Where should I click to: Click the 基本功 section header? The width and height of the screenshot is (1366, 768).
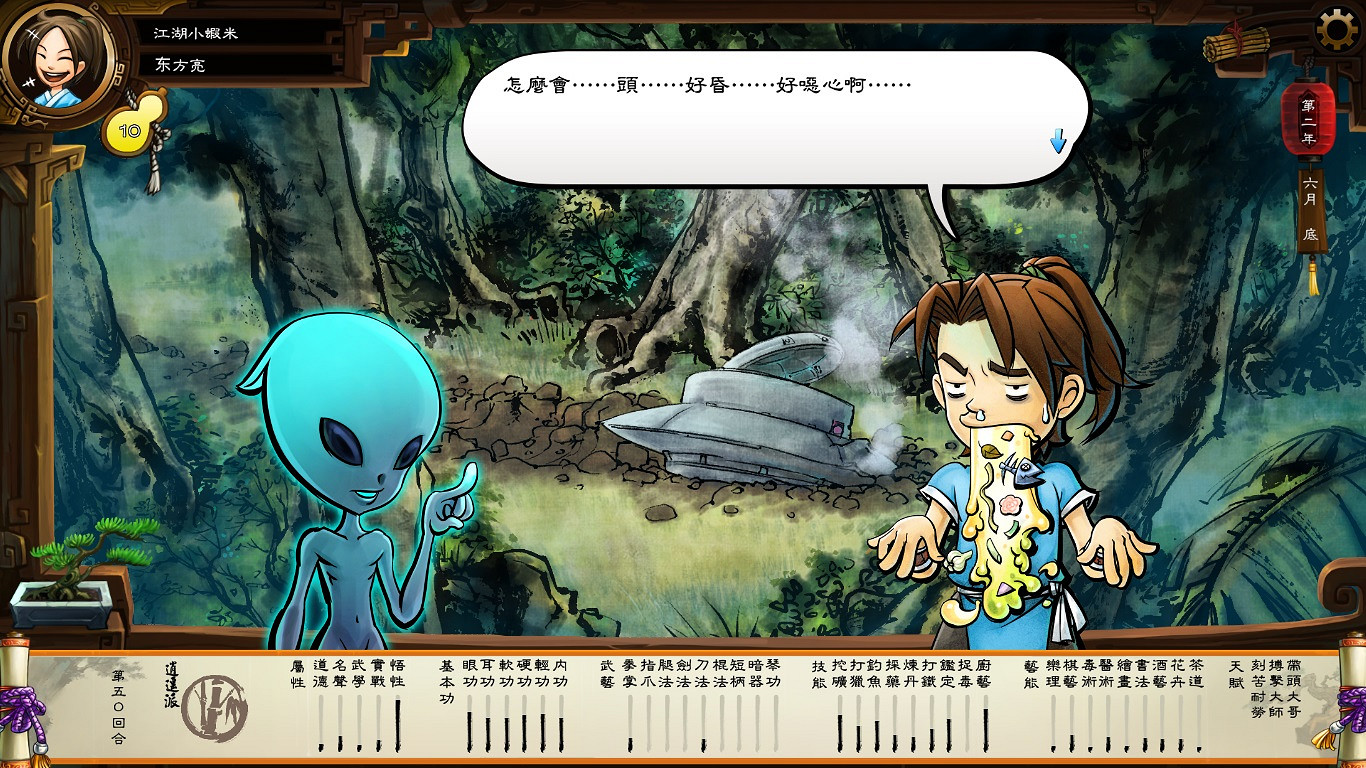445,680
